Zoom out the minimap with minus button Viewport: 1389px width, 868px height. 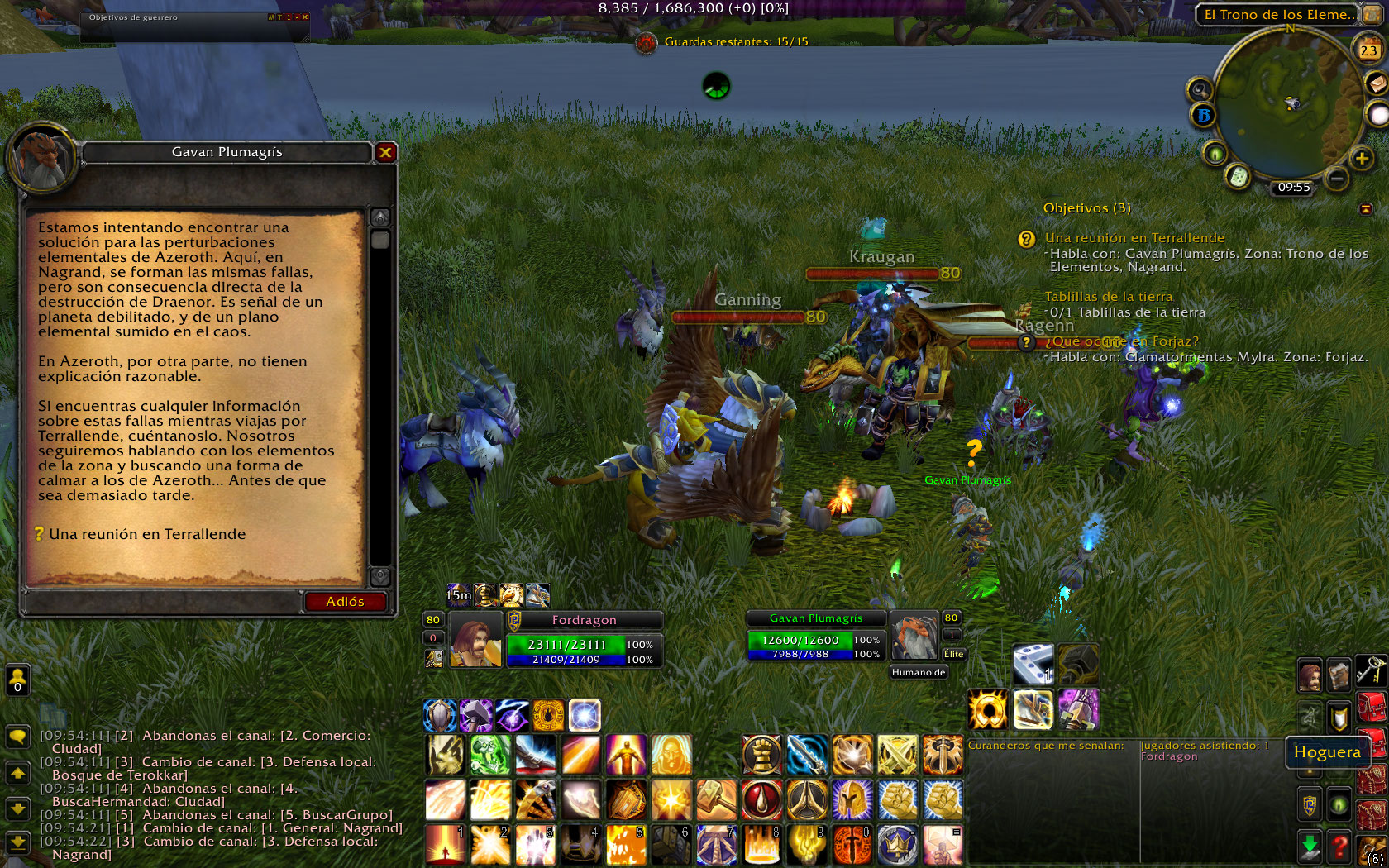pos(1337,178)
